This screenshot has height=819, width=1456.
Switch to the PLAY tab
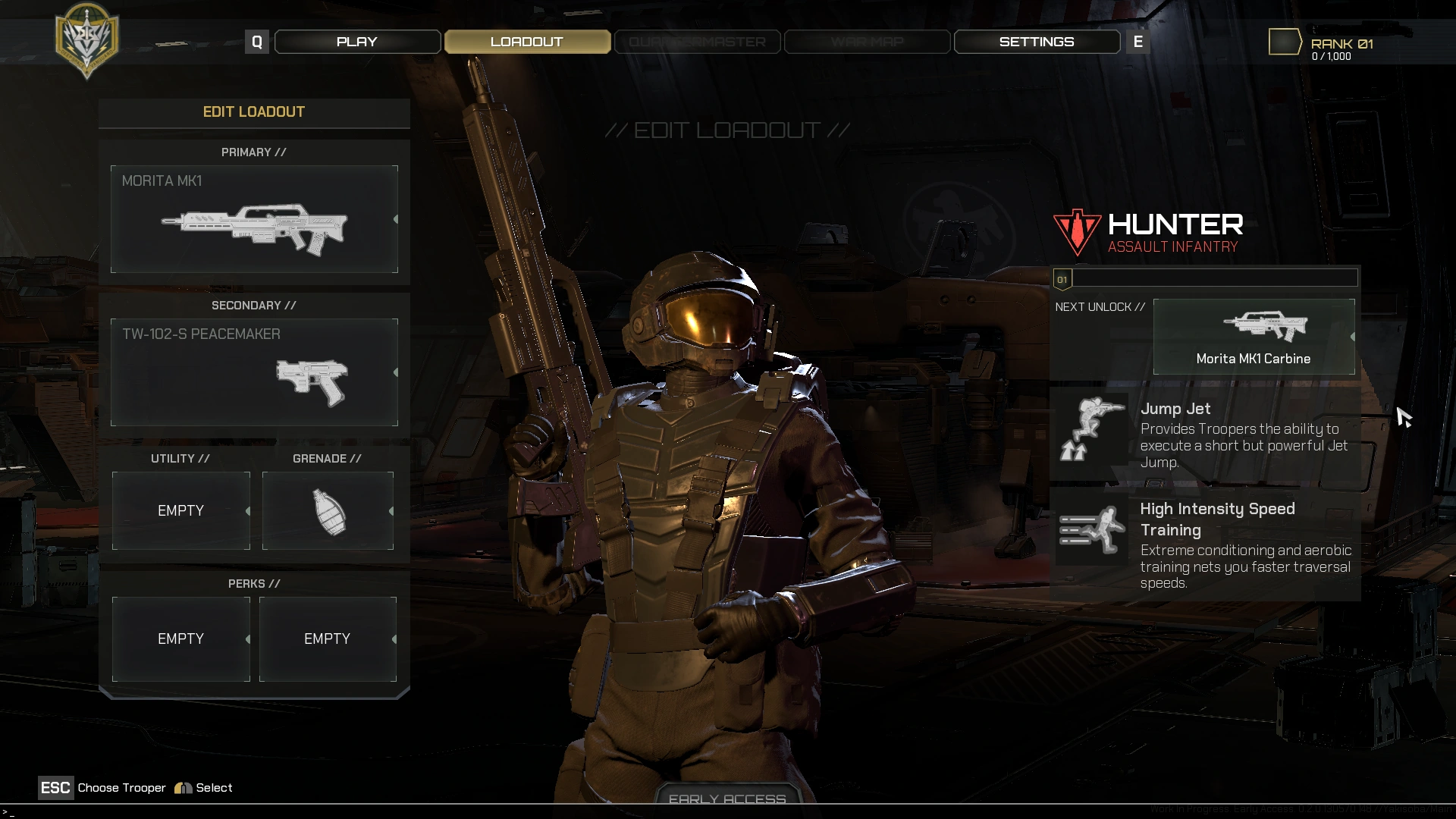[357, 42]
